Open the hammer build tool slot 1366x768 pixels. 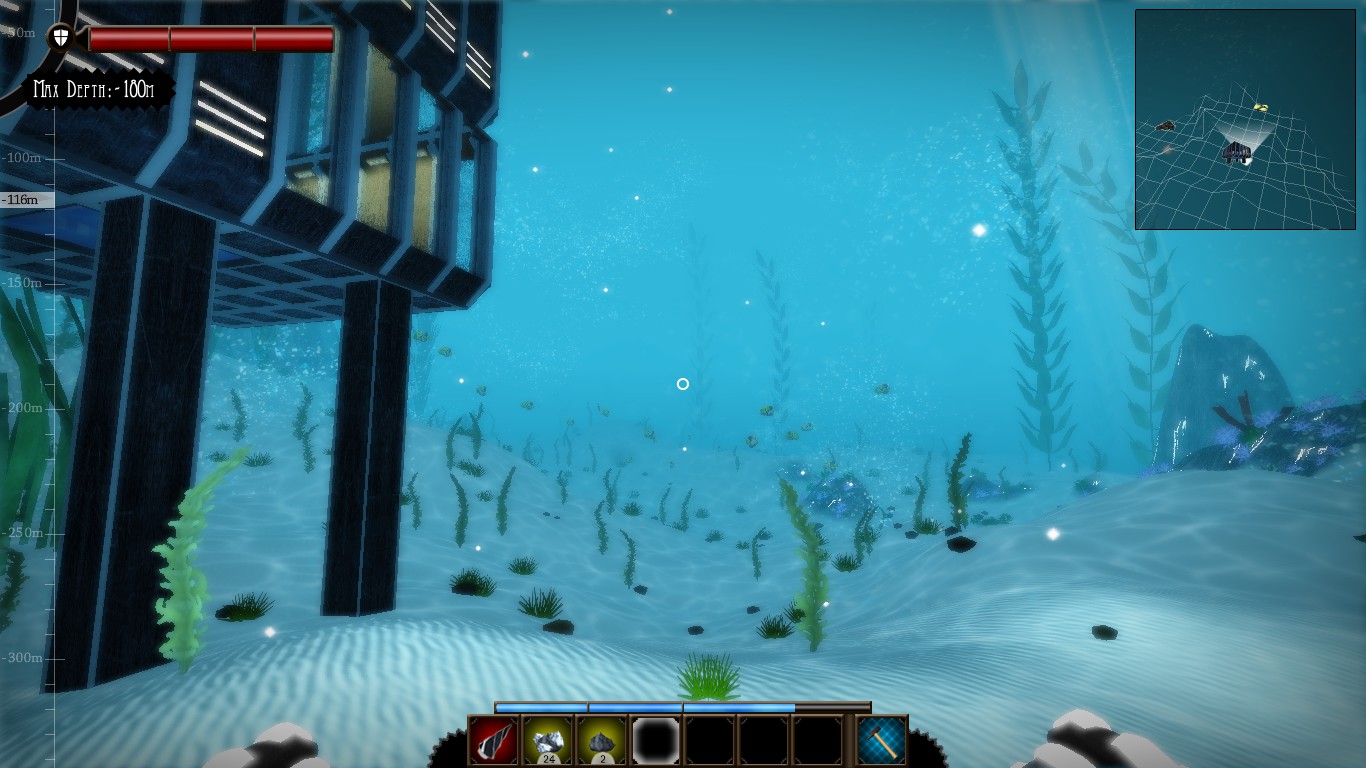tap(882, 741)
